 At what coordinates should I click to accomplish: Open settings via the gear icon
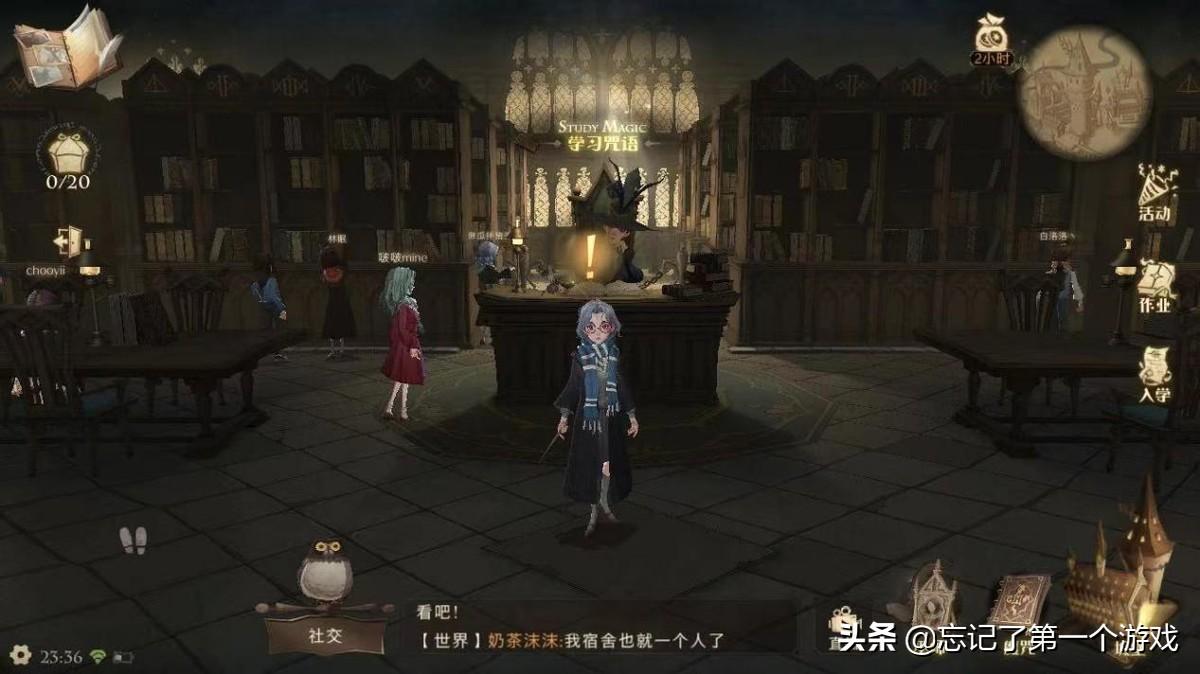coord(20,656)
